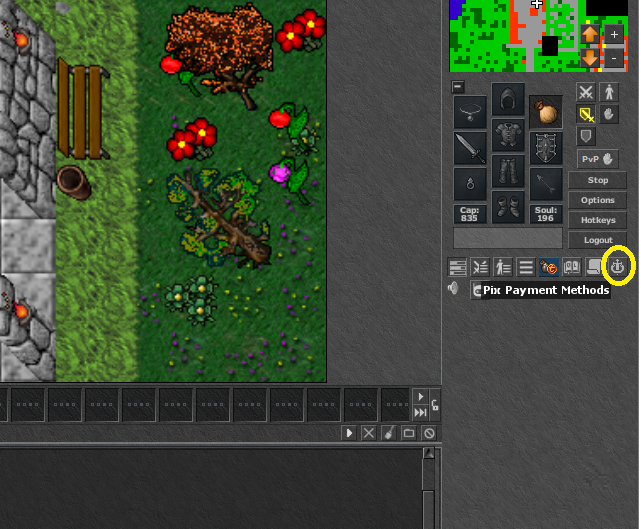641x529 pixels.
Task: Zoom in on the minimap
Action: point(614,34)
